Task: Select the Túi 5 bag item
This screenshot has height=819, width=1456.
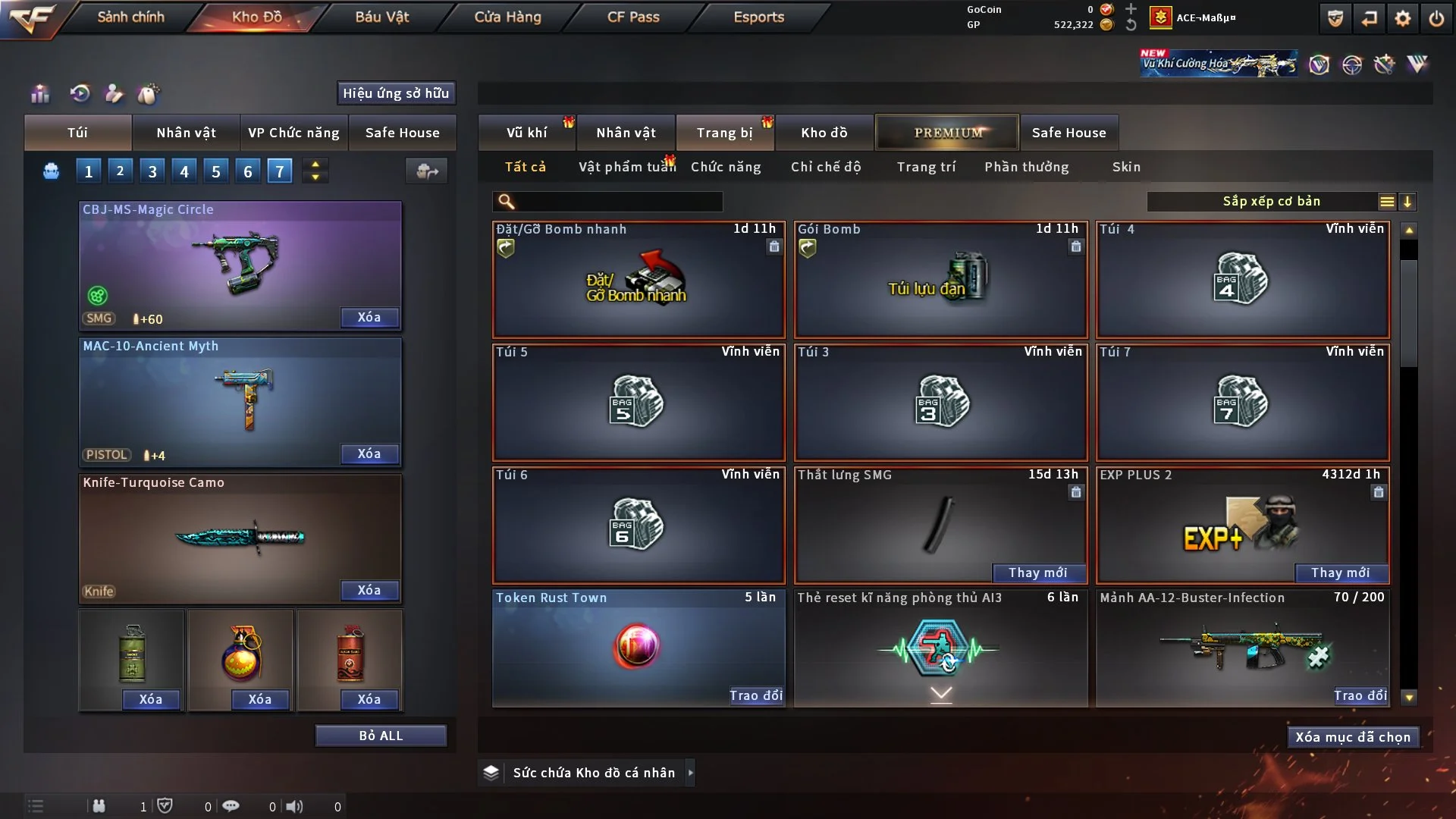Action: pyautogui.click(x=638, y=402)
